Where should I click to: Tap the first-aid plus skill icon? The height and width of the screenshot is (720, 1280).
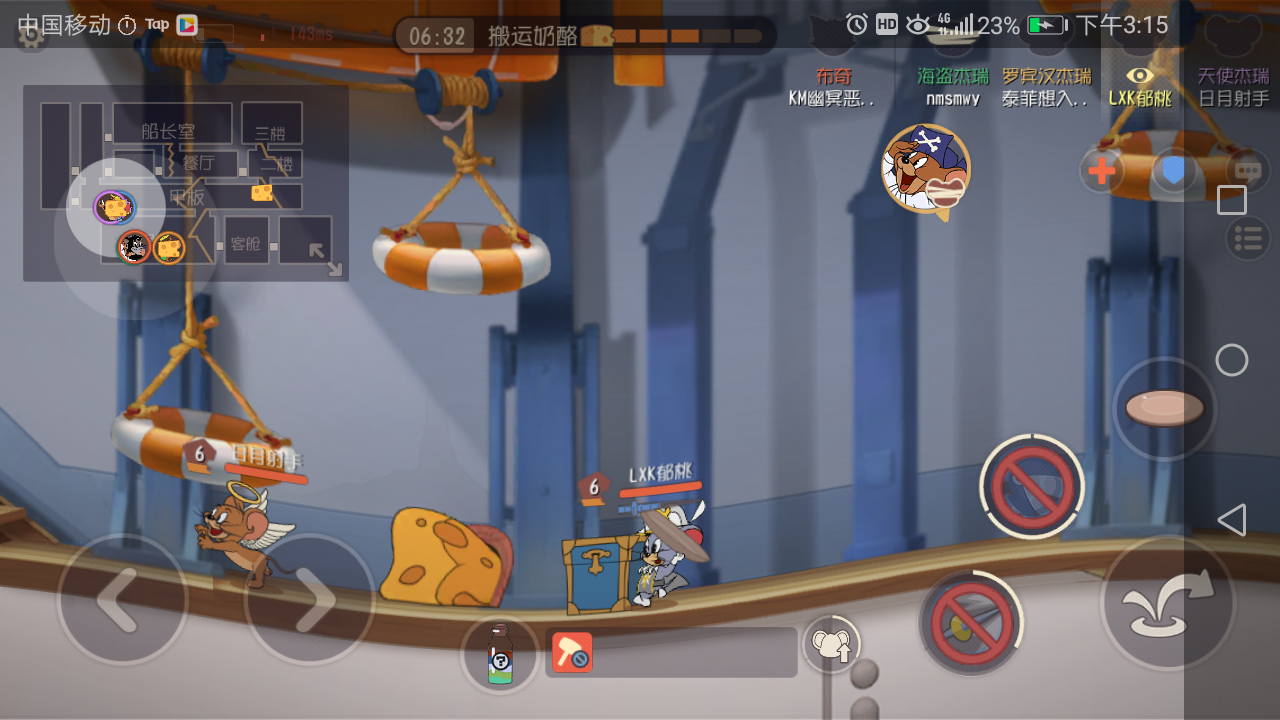coord(1102,171)
